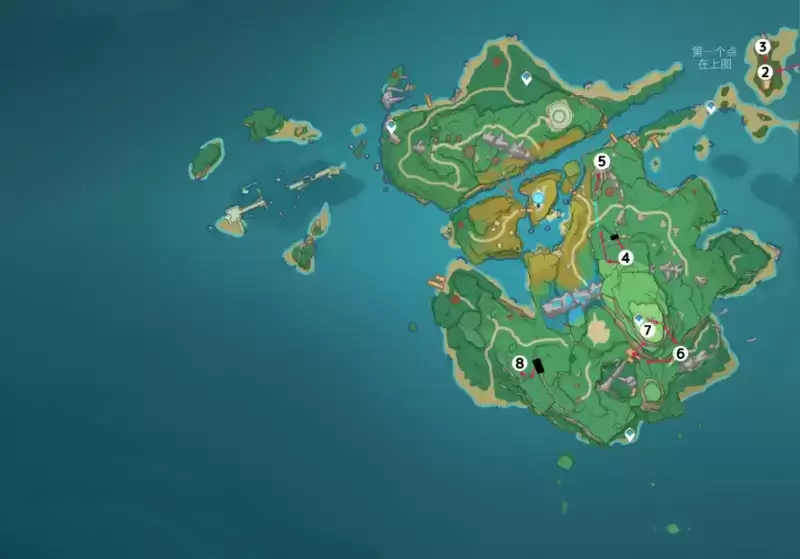Select map marker number 2

click(765, 71)
